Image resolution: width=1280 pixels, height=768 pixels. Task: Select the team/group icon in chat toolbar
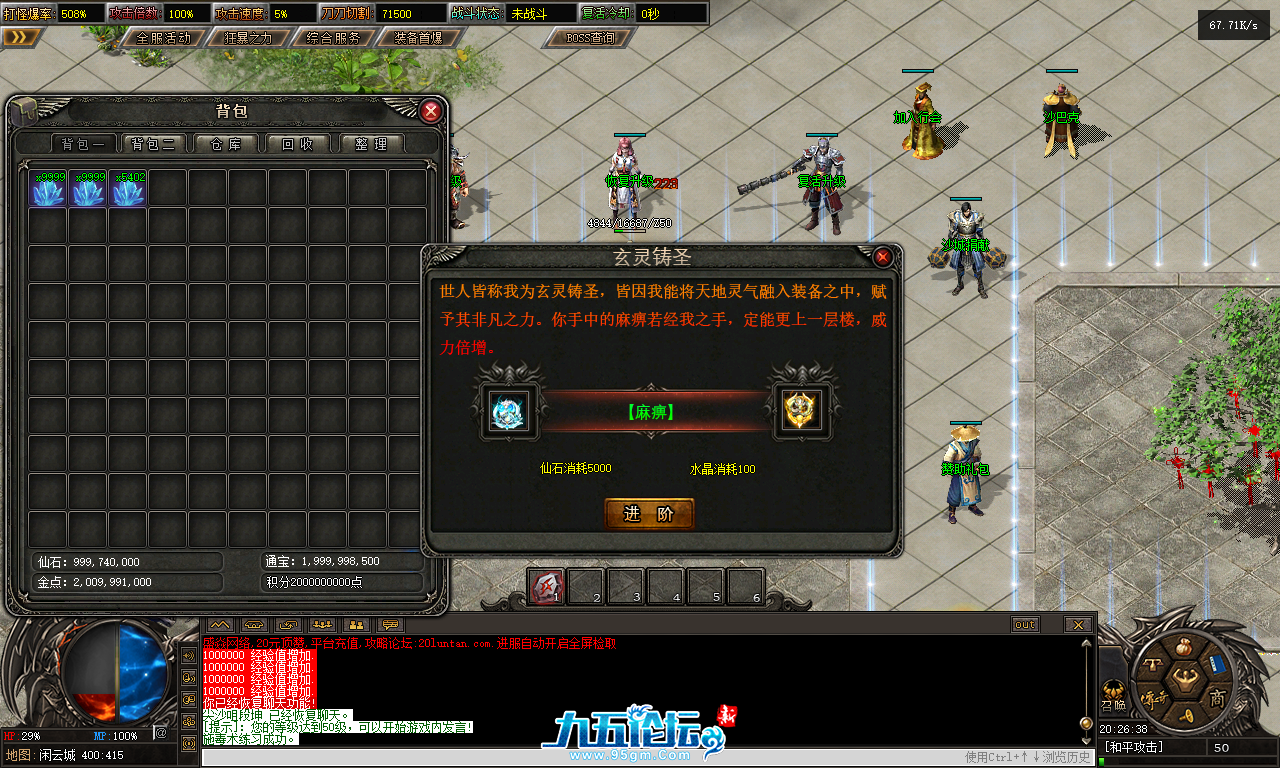click(320, 625)
